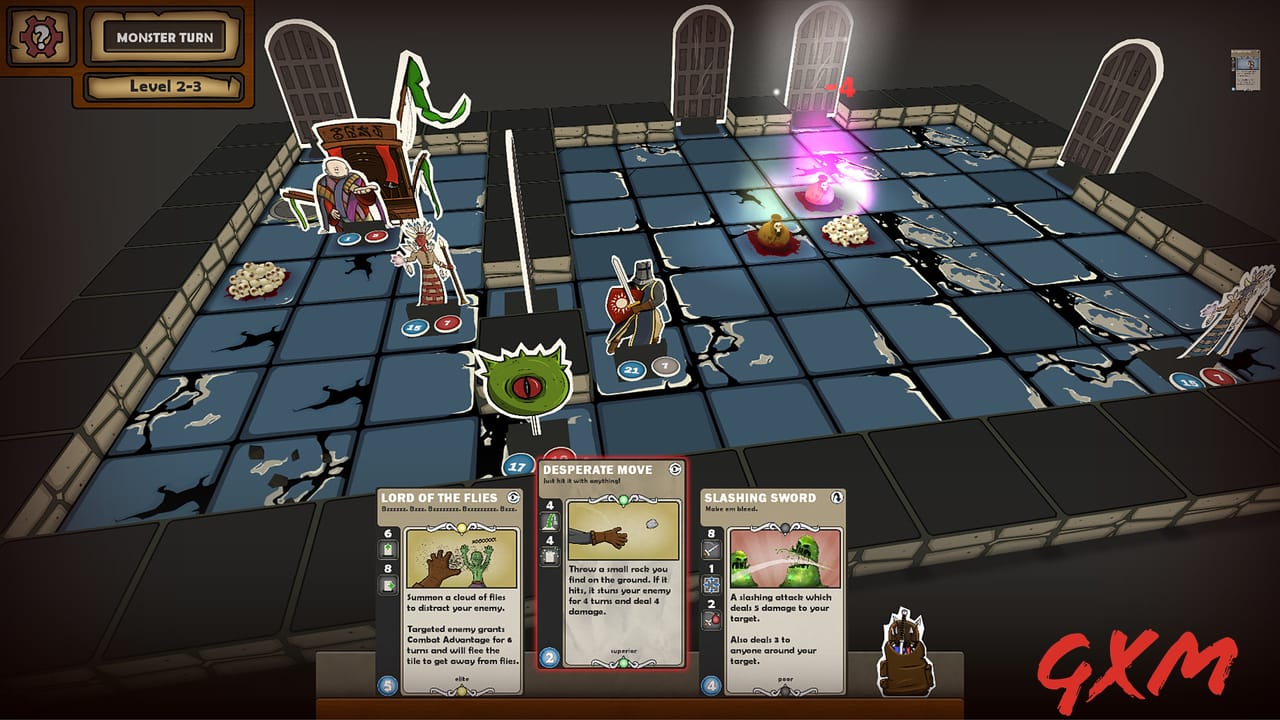The image size is (1280, 720).
Task: Click the circular symbol on Desperate Move card header
Action: point(673,471)
